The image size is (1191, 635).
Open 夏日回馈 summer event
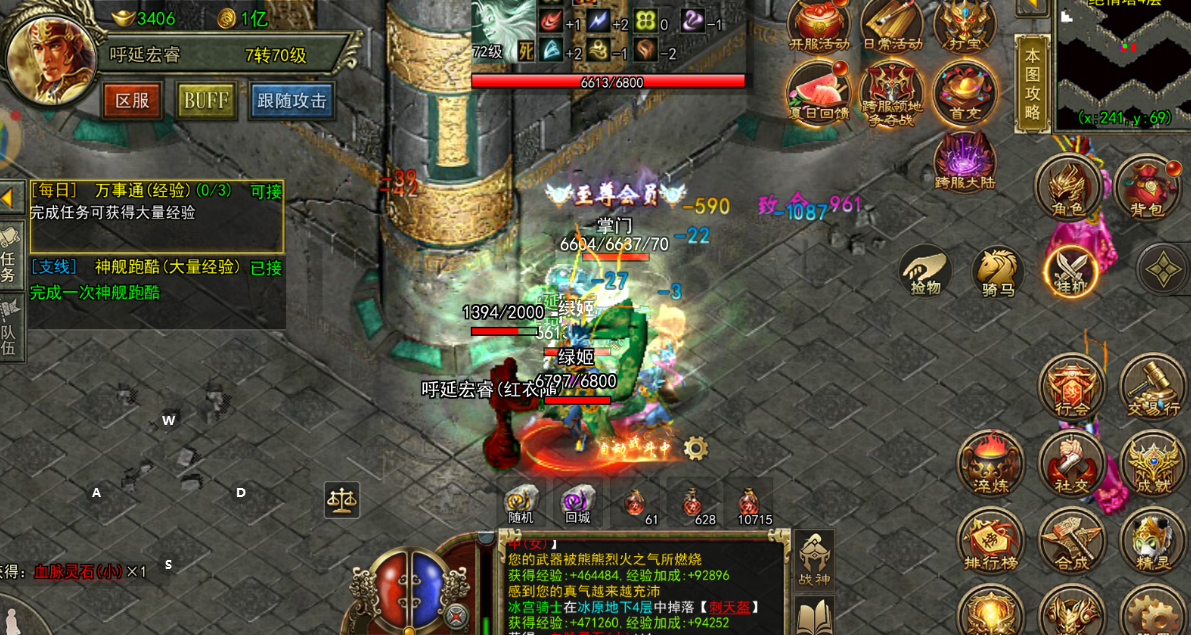click(817, 93)
